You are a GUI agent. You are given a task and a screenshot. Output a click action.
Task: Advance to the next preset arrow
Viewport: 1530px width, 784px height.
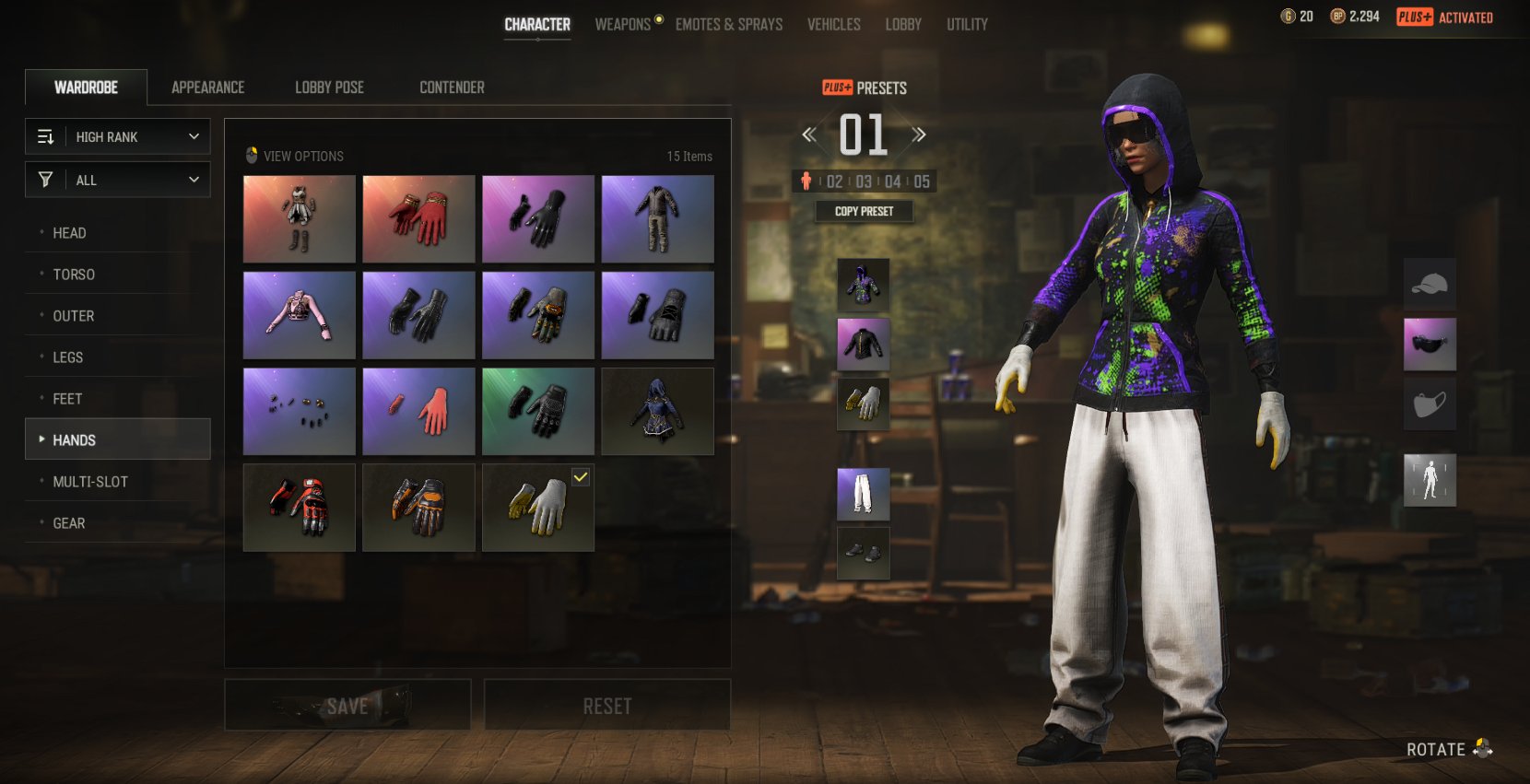[919, 135]
